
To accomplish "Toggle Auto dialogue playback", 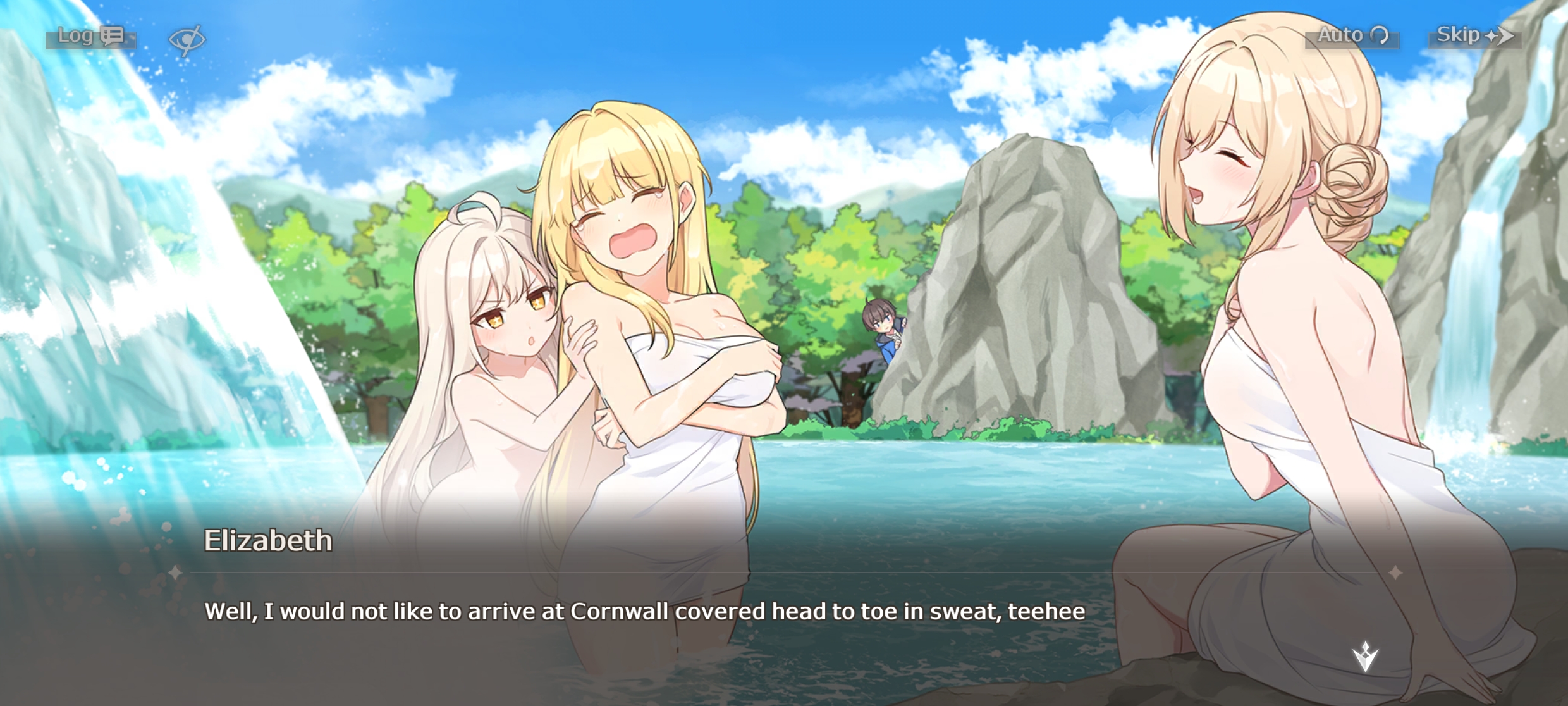I will click(x=1352, y=36).
